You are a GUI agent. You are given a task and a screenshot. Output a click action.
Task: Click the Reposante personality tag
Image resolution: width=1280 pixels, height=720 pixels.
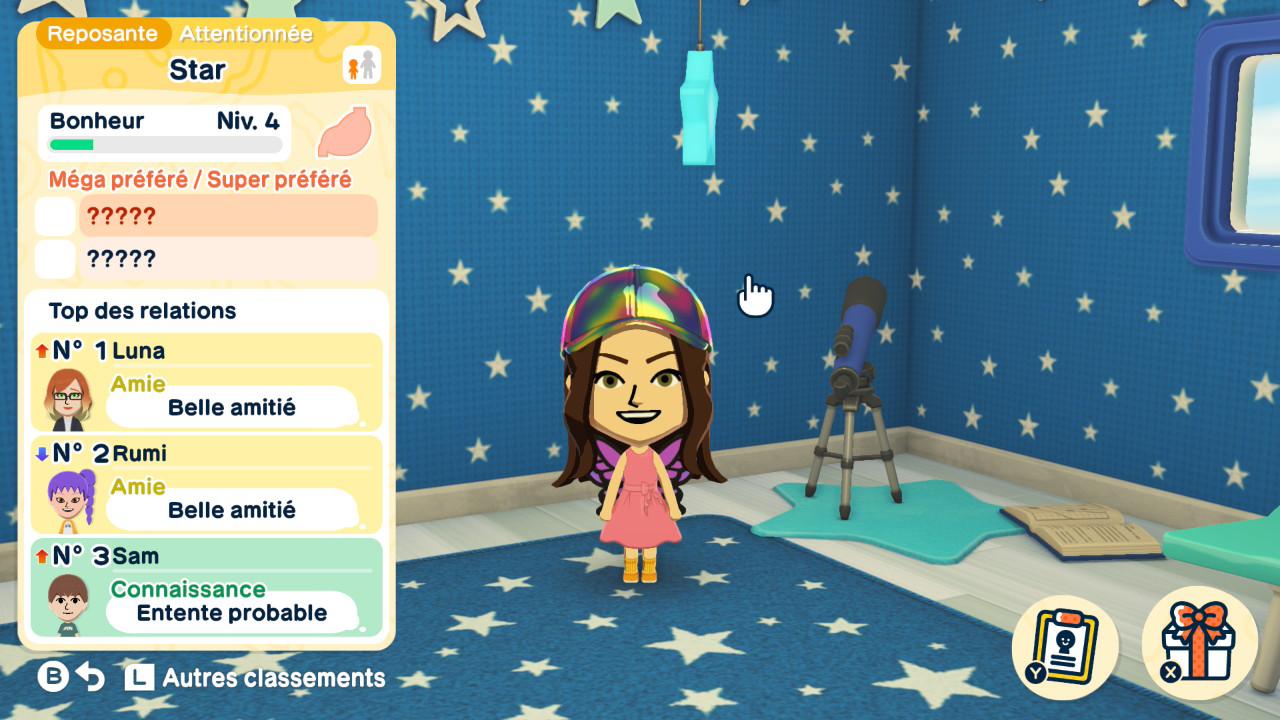(x=102, y=34)
